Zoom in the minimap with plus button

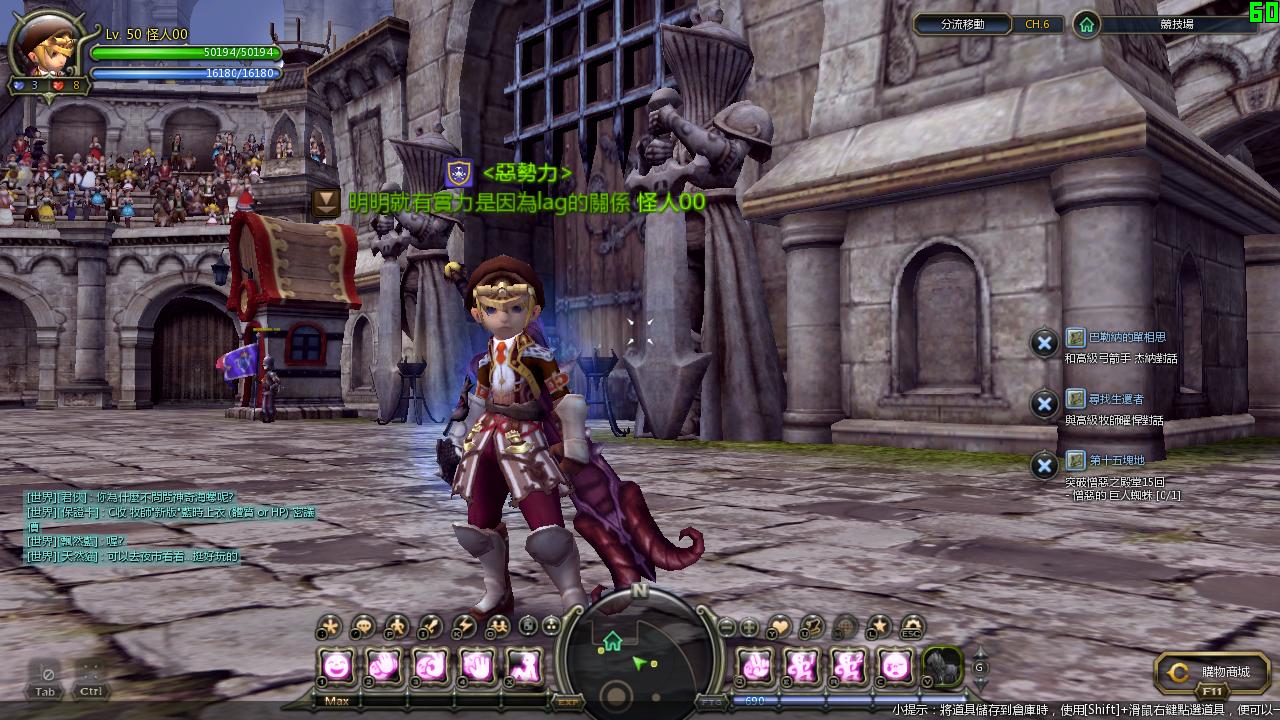748,627
